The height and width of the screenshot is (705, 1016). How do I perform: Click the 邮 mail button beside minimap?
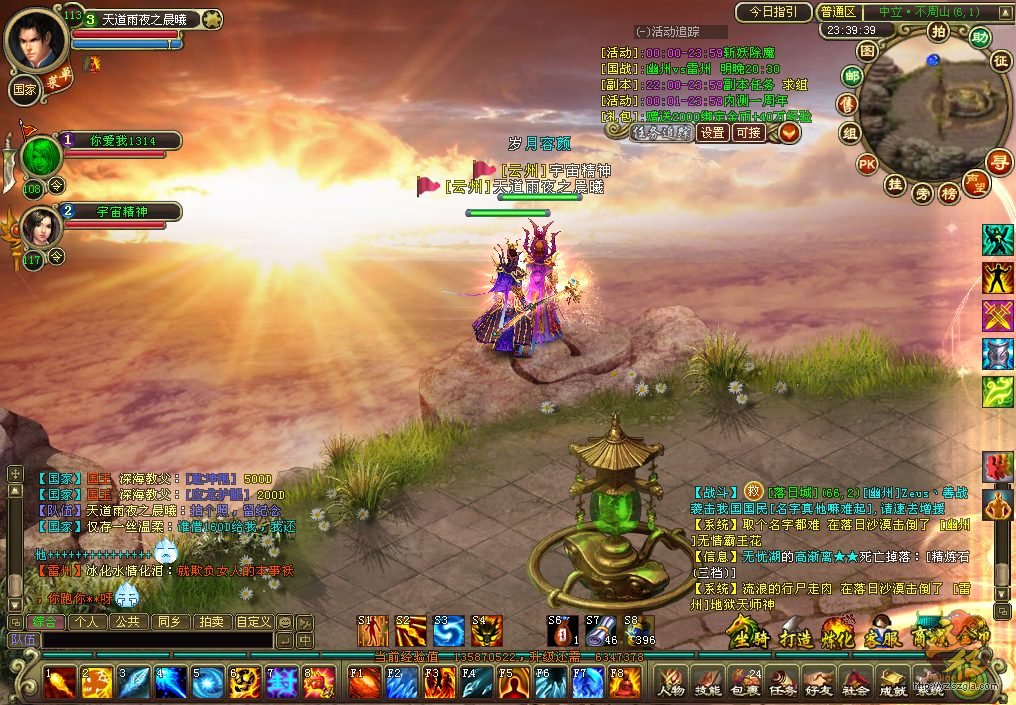coord(852,76)
